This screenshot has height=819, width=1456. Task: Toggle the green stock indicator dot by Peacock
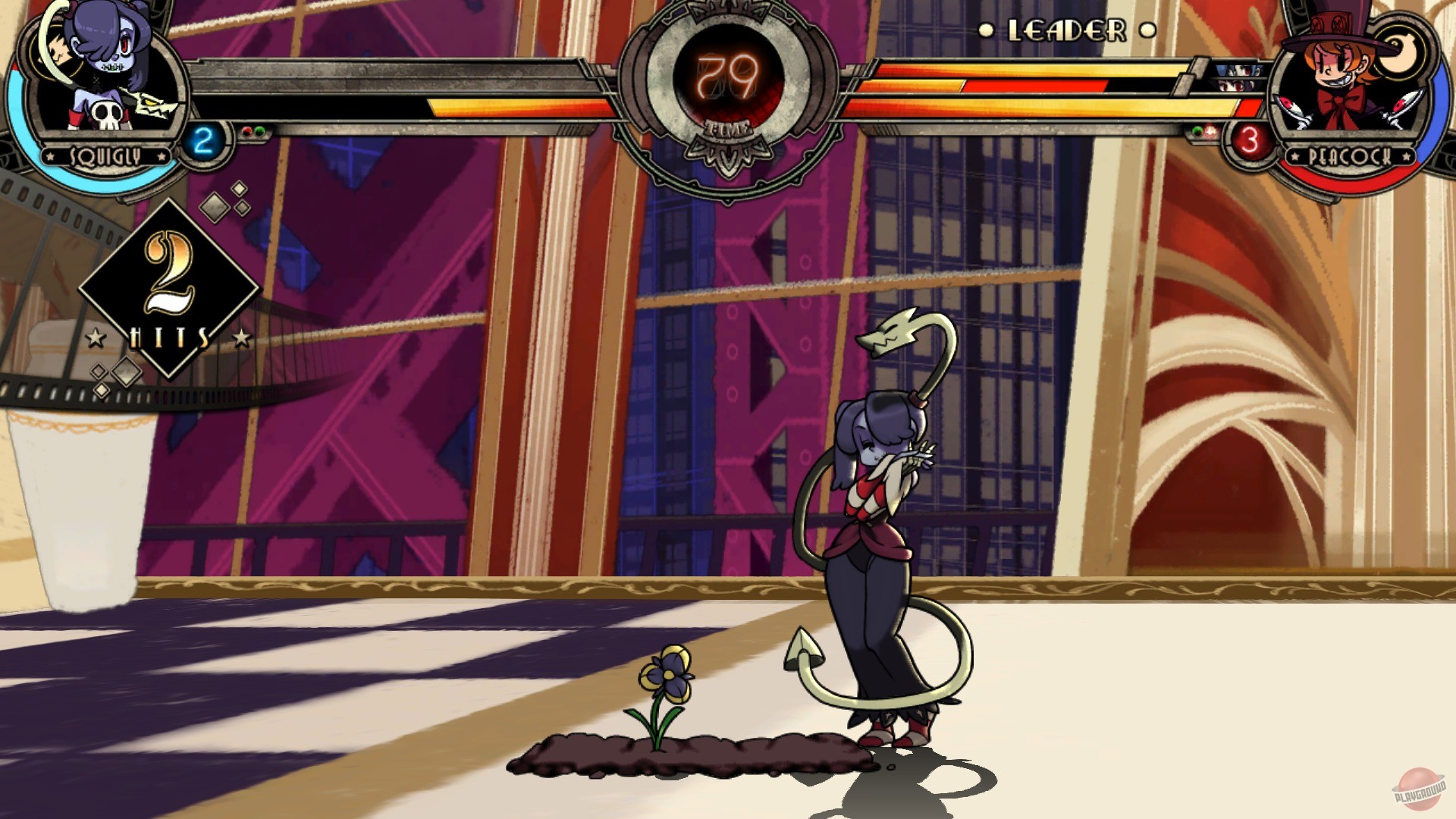pos(1197,130)
